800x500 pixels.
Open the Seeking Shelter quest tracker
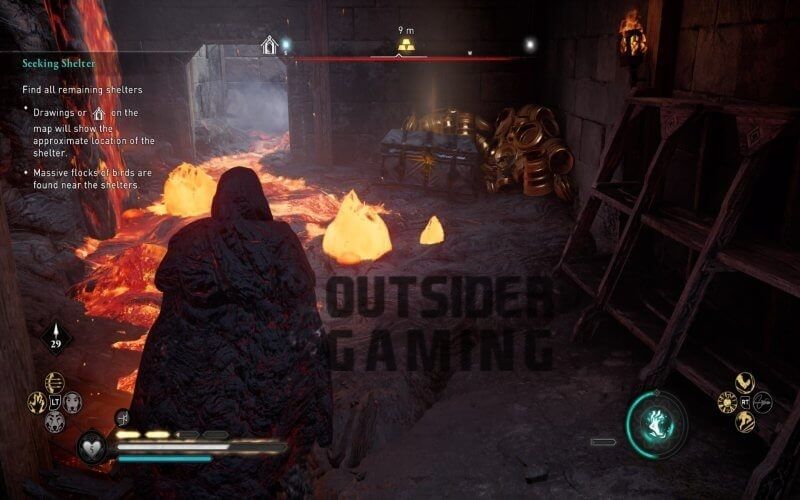click(59, 63)
